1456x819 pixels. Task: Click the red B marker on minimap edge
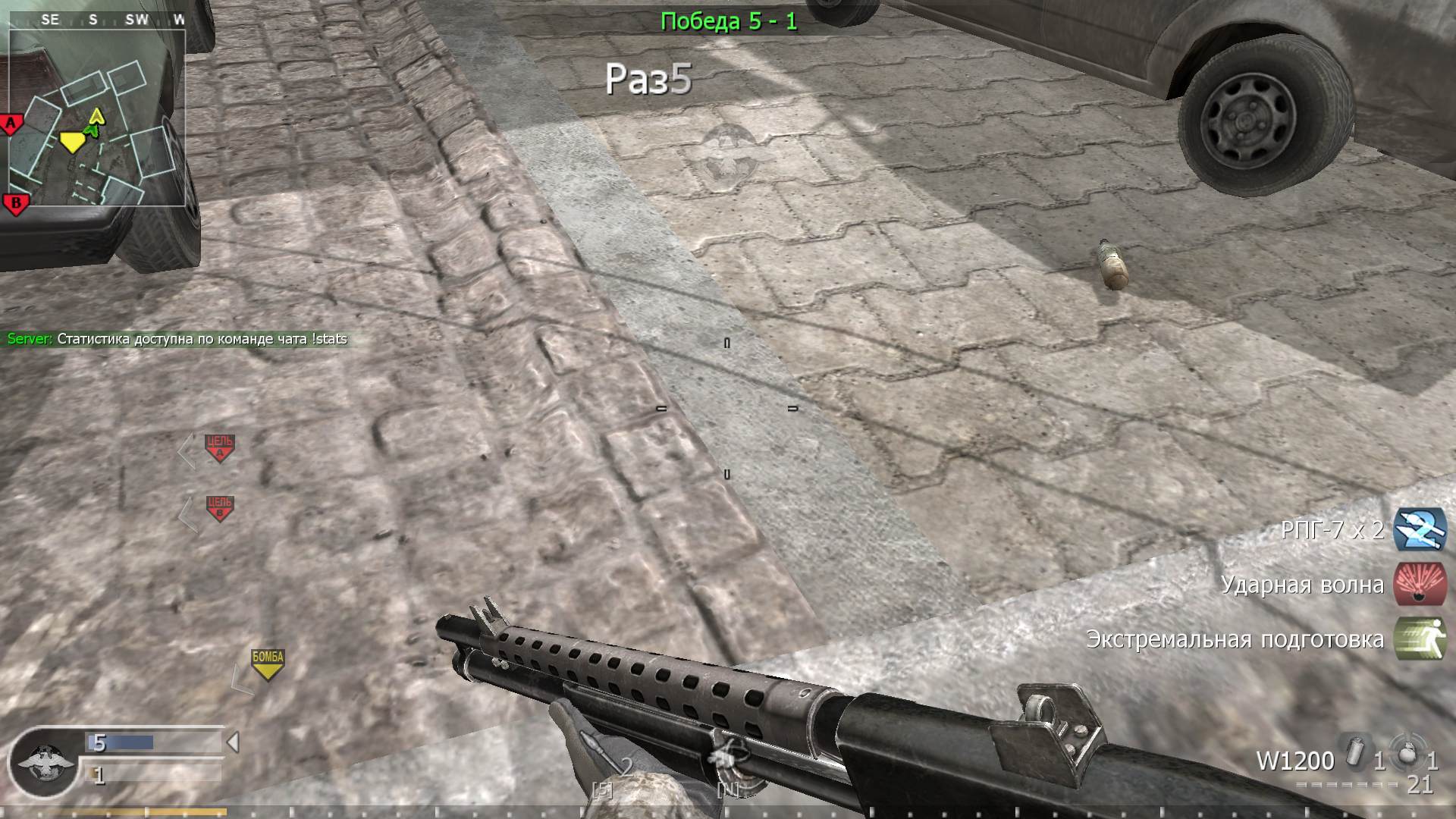tap(13, 202)
